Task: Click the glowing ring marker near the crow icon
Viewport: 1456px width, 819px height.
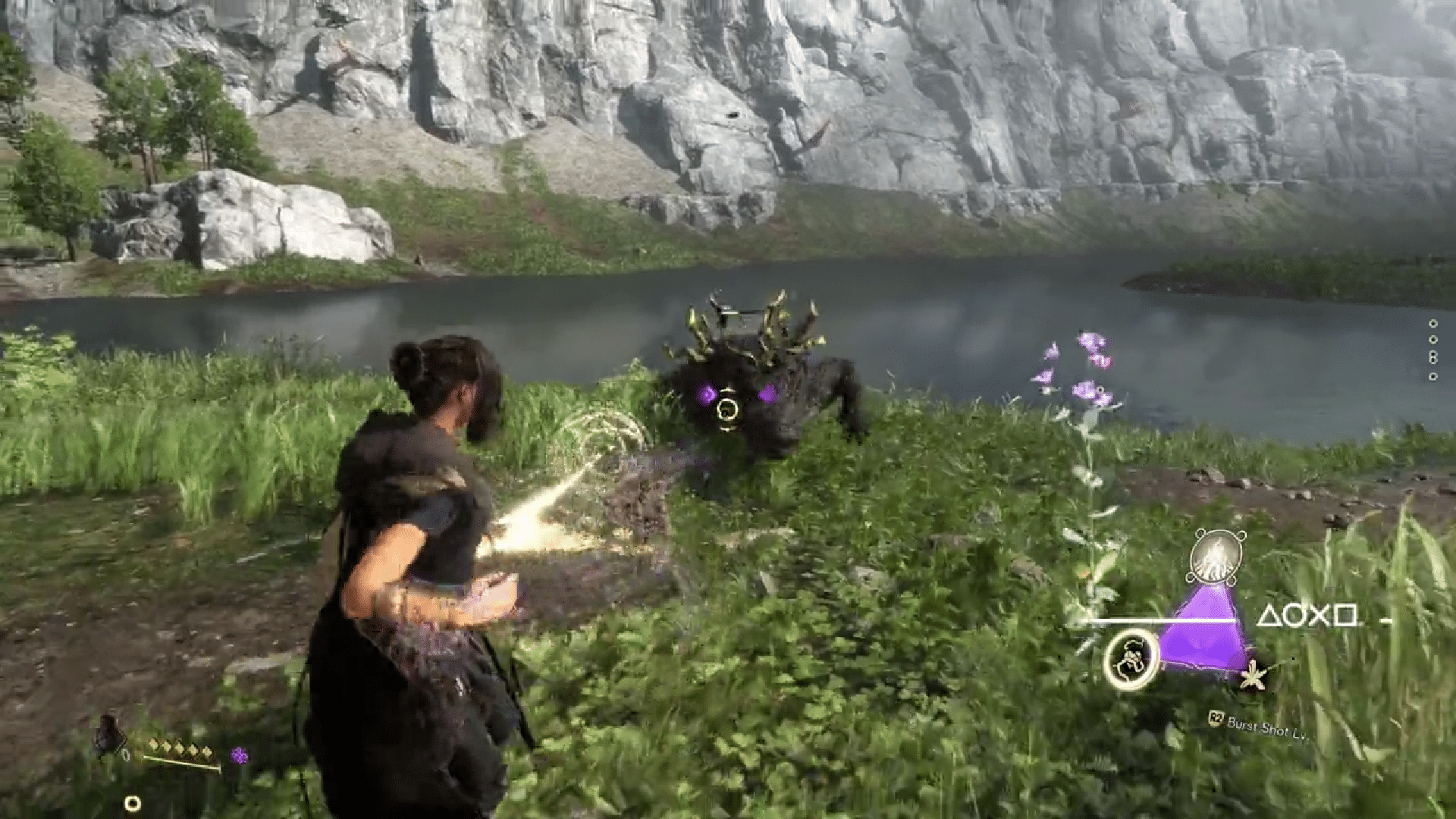Action: click(x=132, y=803)
